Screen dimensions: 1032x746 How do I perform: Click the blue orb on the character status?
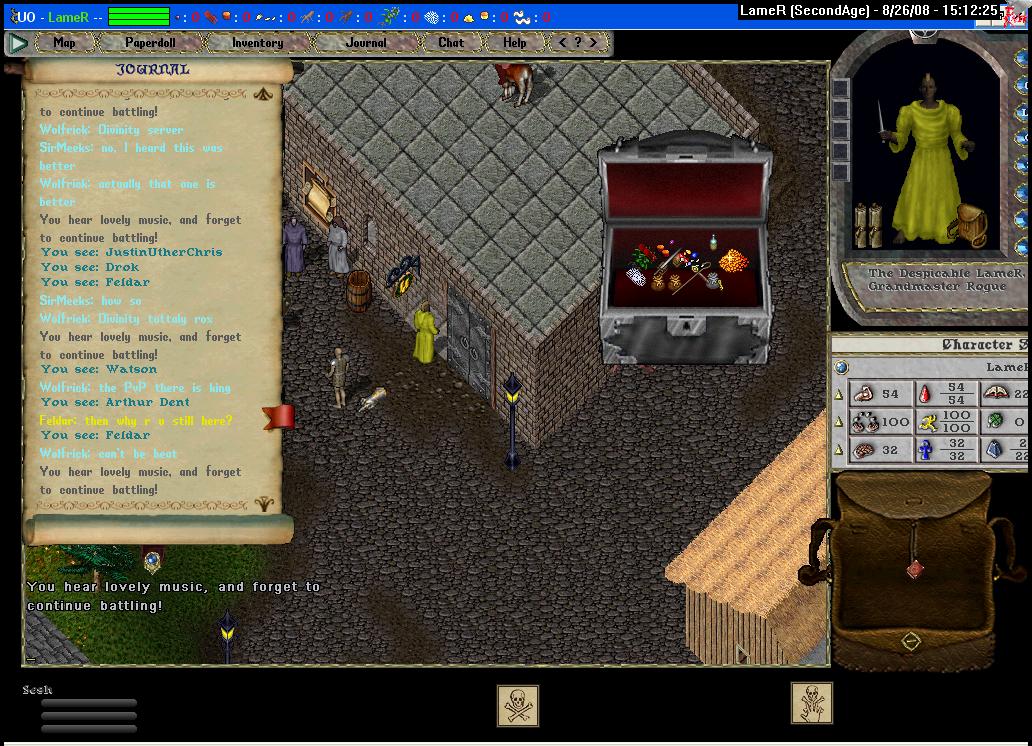pyautogui.click(x=842, y=368)
